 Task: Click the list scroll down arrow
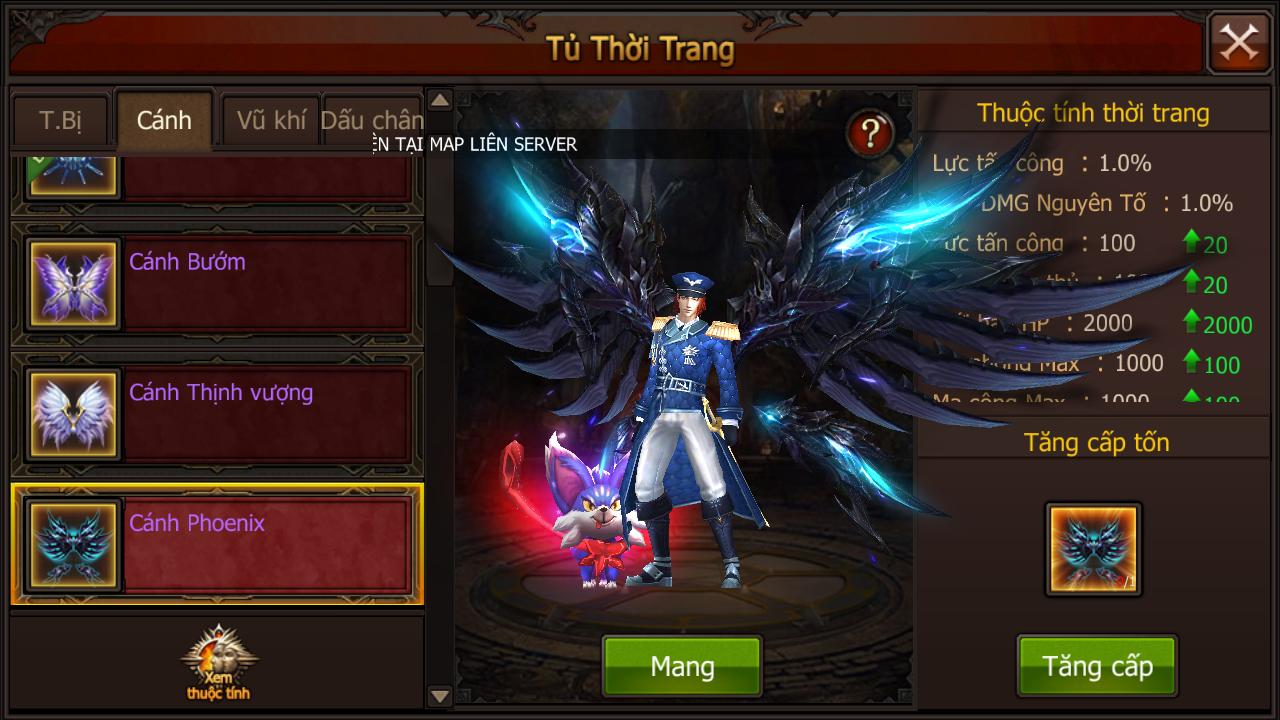(x=440, y=695)
